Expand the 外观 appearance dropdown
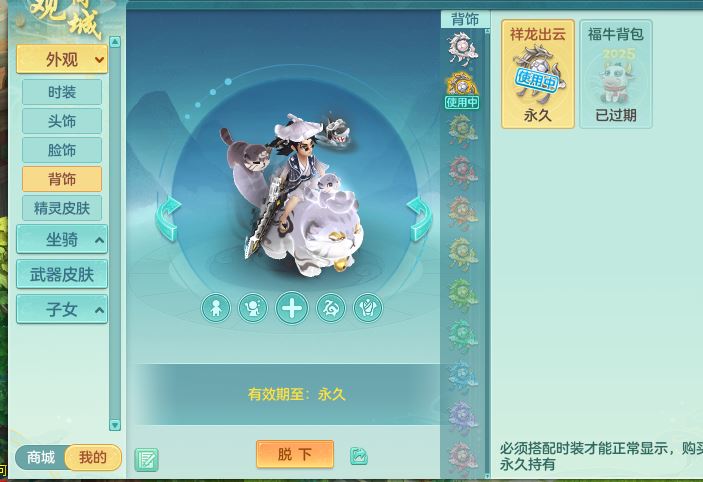703x482 pixels. 62,60
